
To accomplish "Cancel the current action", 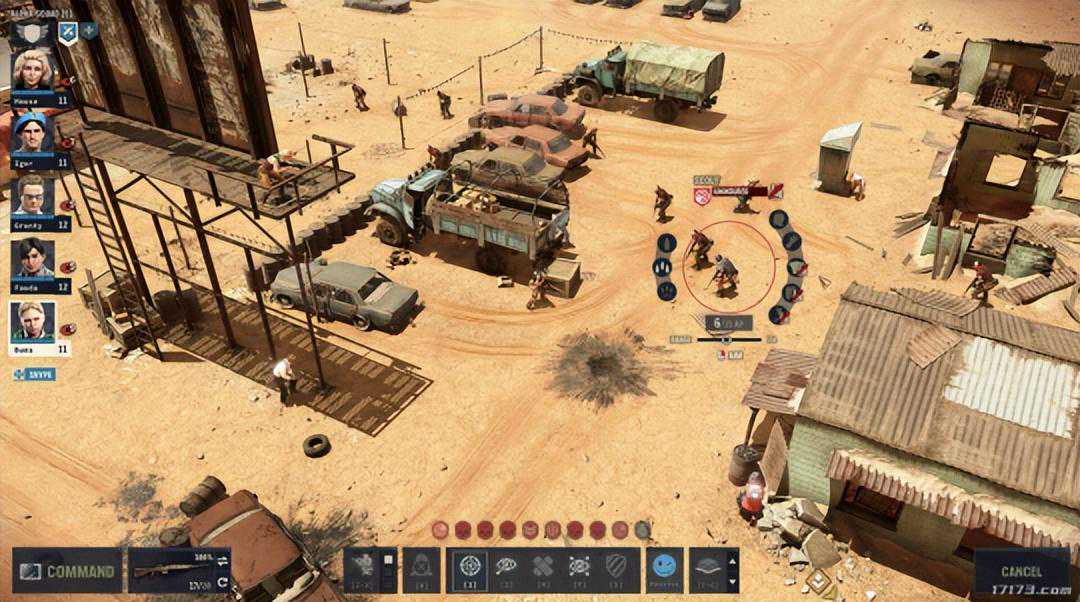I will tap(1021, 571).
